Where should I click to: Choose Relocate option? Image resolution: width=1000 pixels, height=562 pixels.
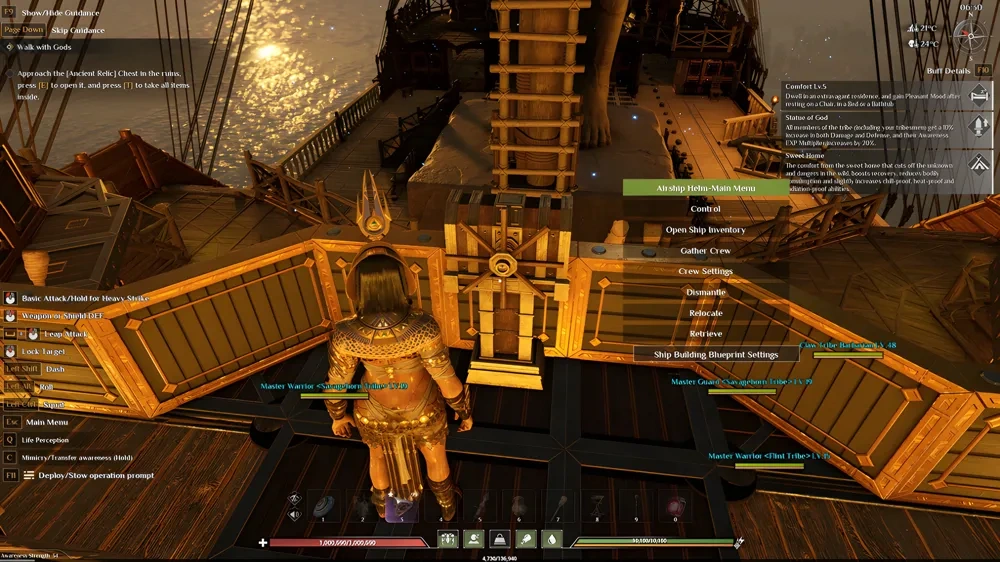(x=705, y=313)
